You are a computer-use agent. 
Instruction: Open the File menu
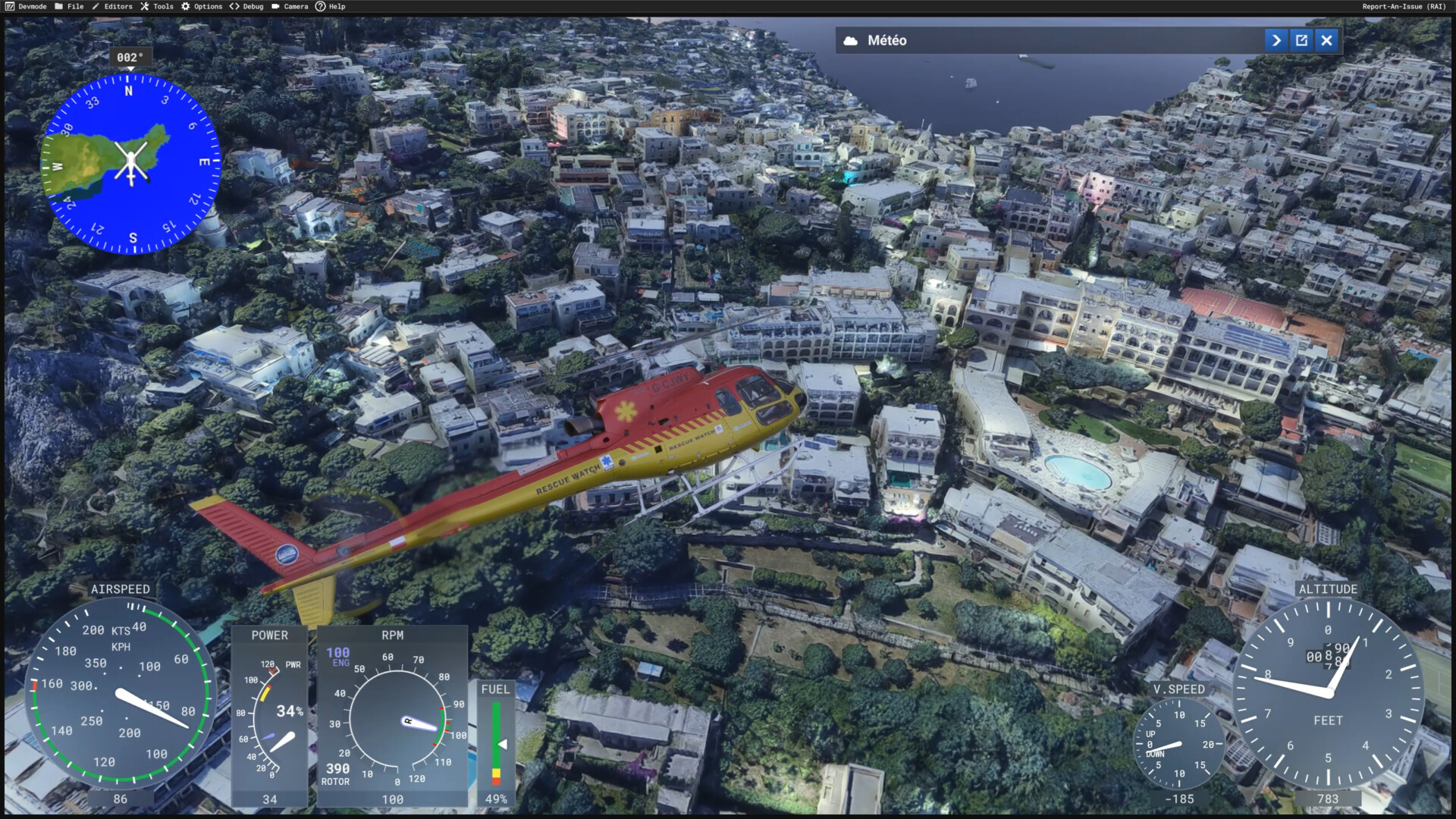(69, 6)
